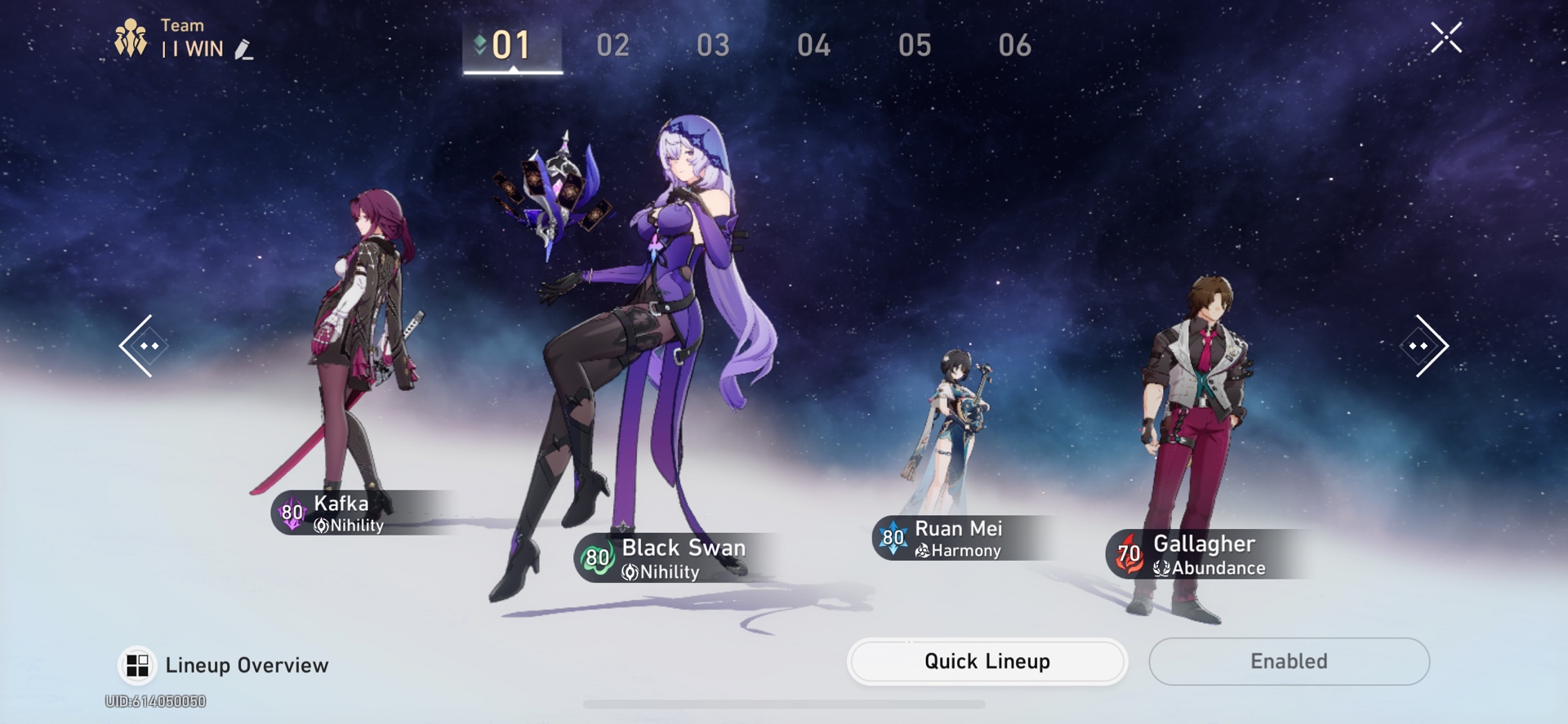Click Black Swan's wind element level badge
This screenshot has height=724, width=1568.
[595, 559]
